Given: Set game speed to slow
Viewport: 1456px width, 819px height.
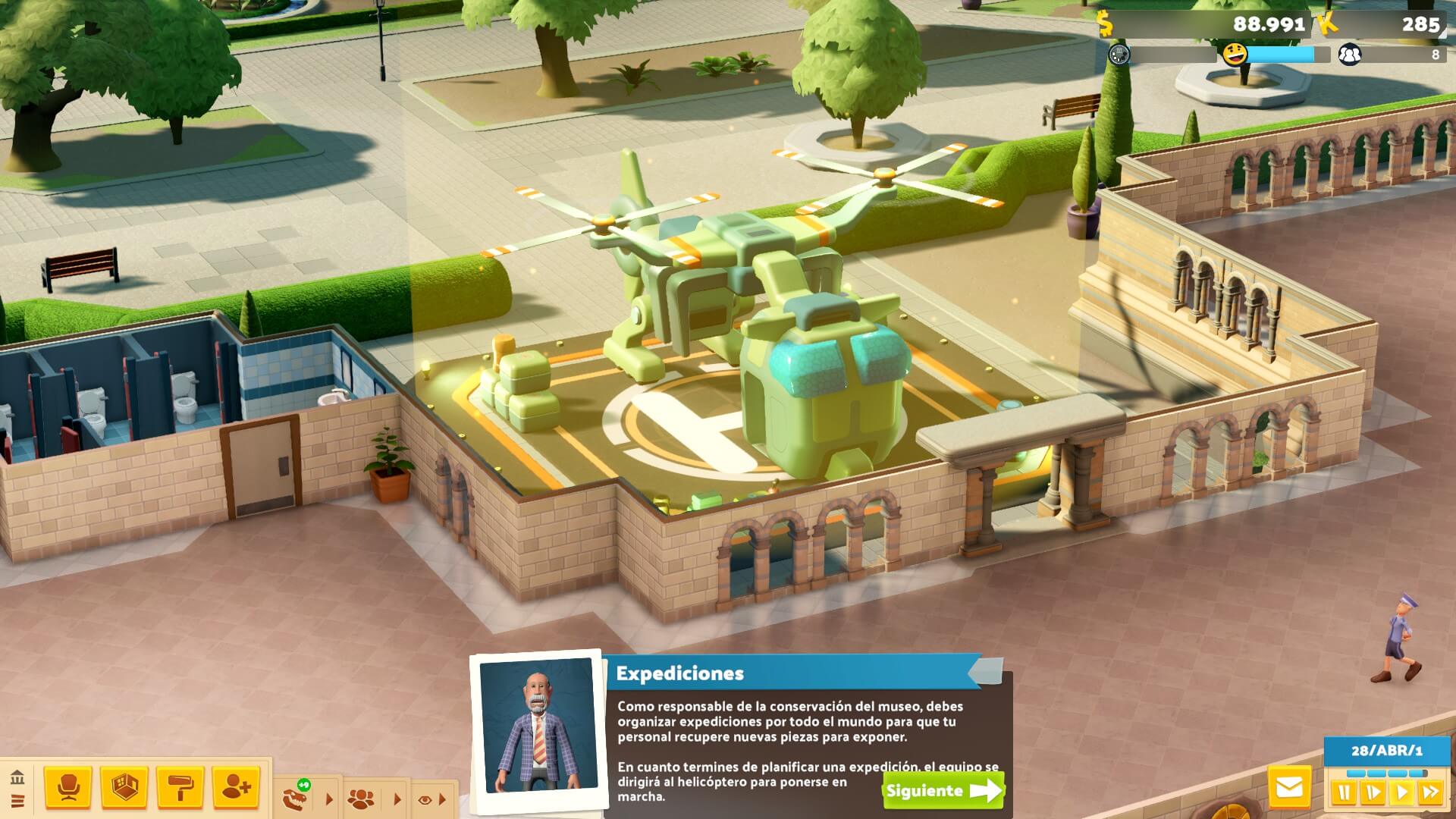Looking at the screenshot, I should coord(1373,794).
